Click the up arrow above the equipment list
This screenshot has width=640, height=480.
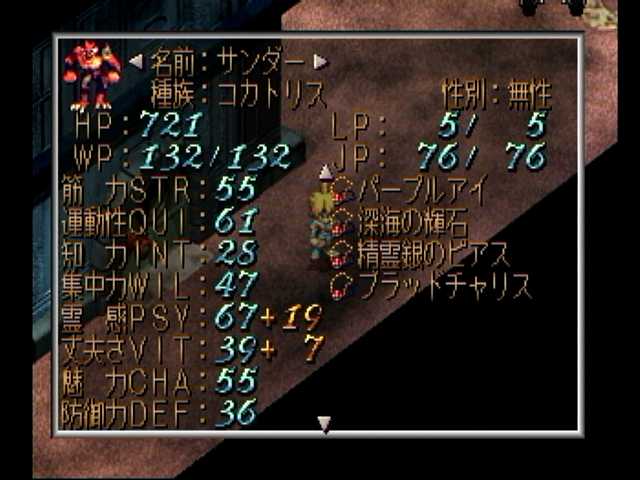click(x=324, y=172)
